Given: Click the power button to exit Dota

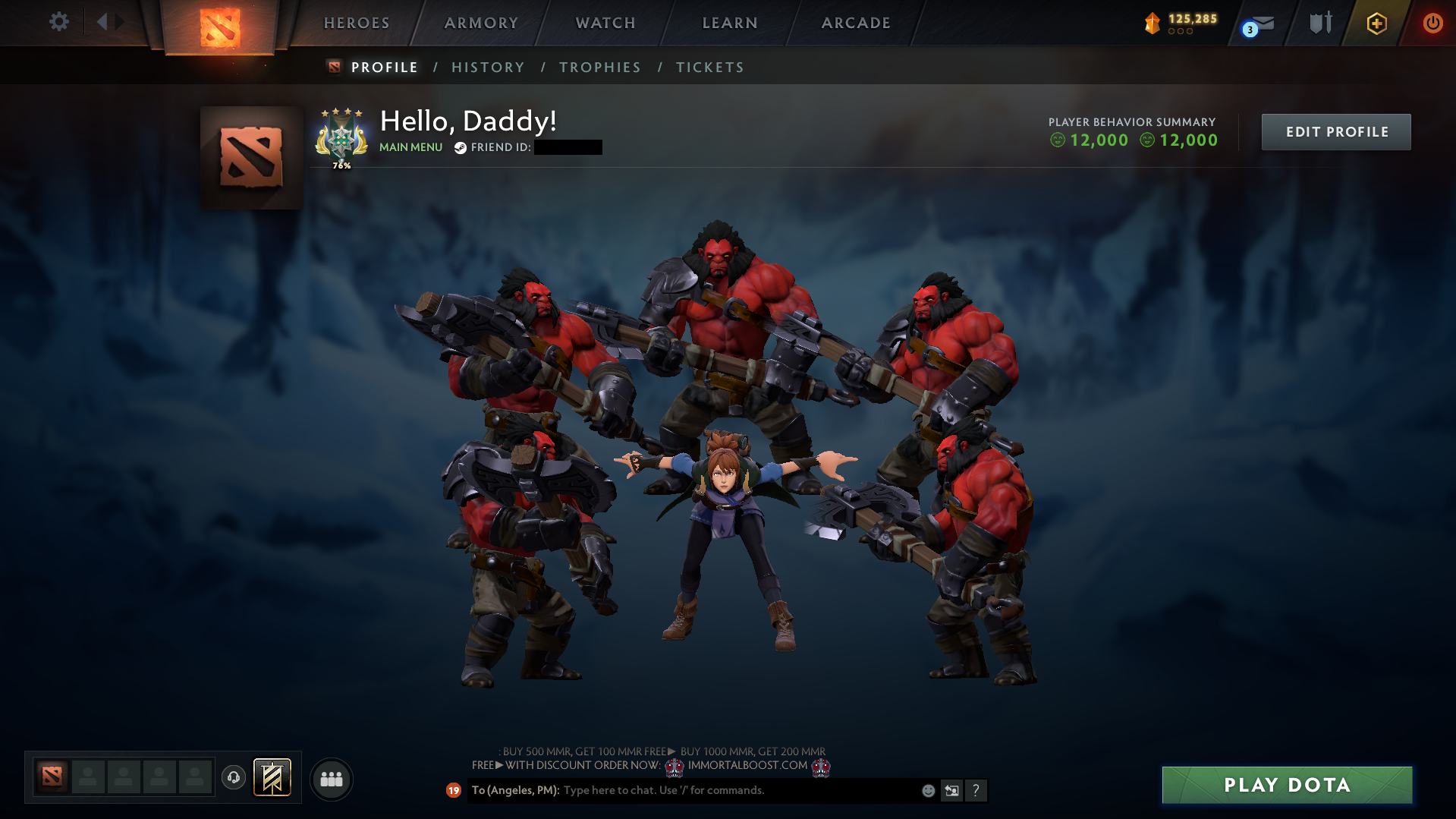Looking at the screenshot, I should pos(1432,23).
